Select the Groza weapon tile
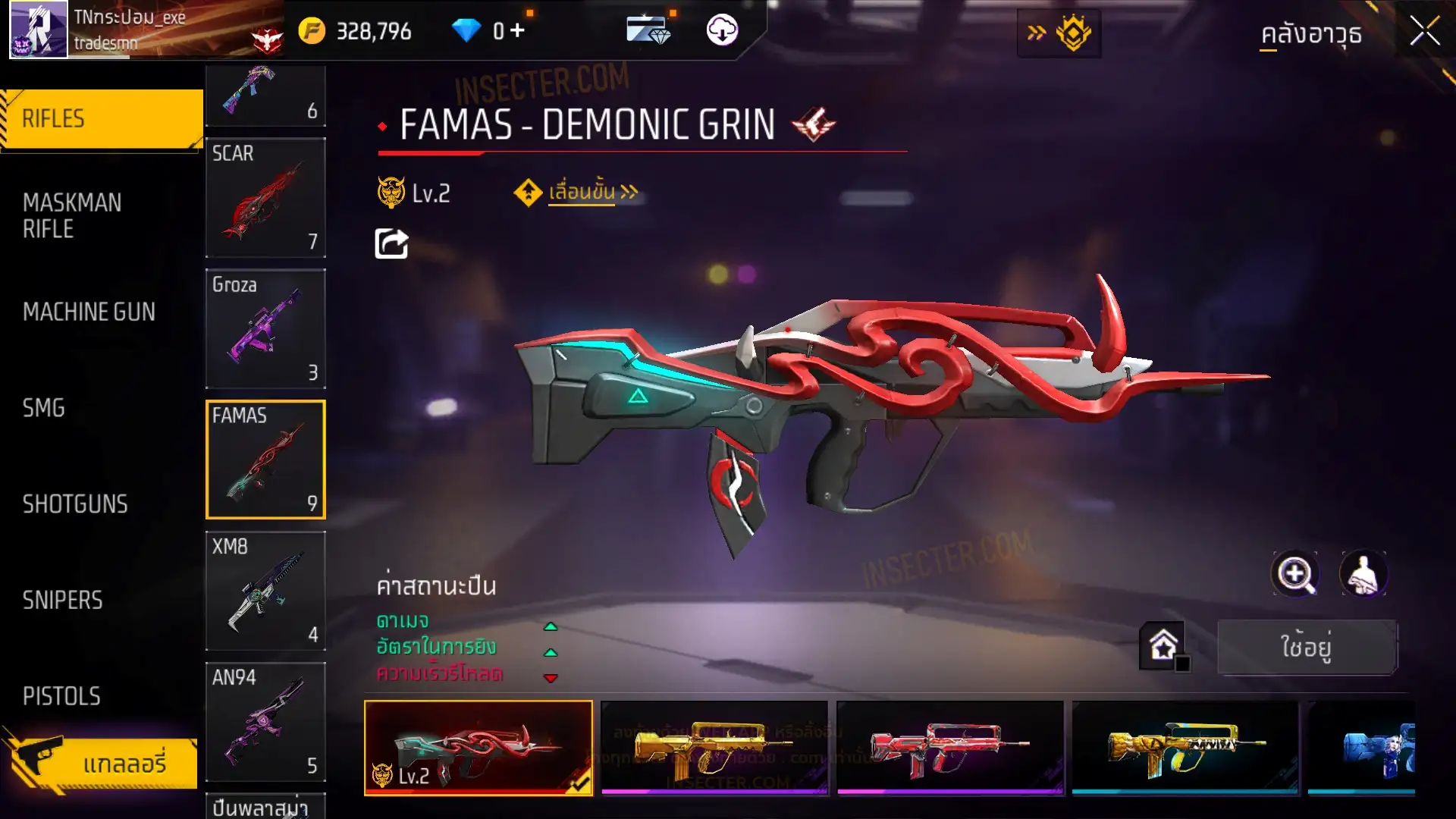The width and height of the screenshot is (1456, 819). point(265,328)
